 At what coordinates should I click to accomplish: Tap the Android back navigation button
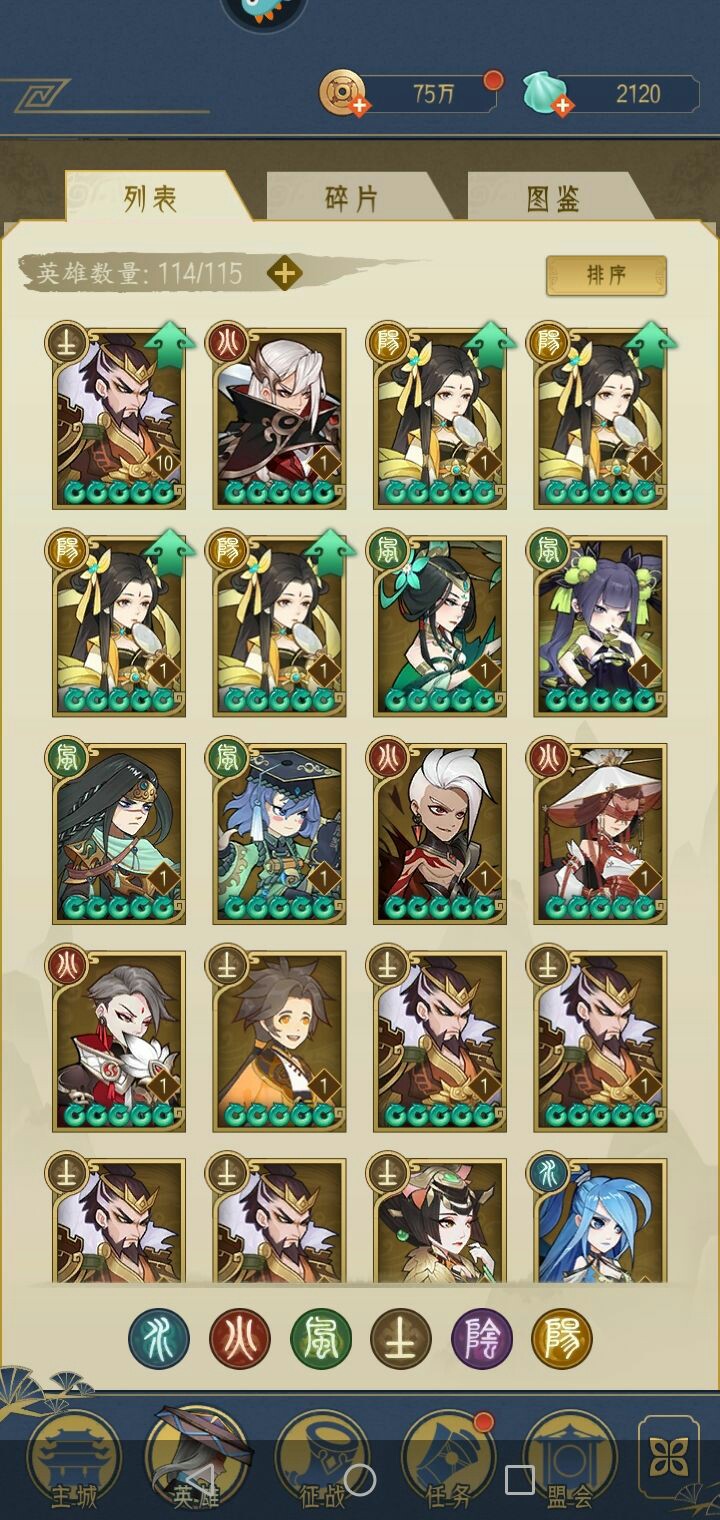point(199,1480)
